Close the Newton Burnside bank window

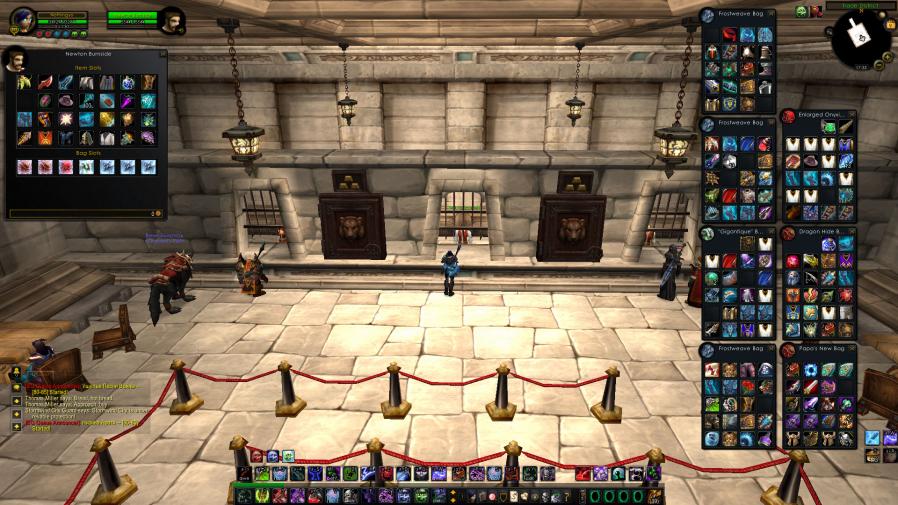pos(162,53)
